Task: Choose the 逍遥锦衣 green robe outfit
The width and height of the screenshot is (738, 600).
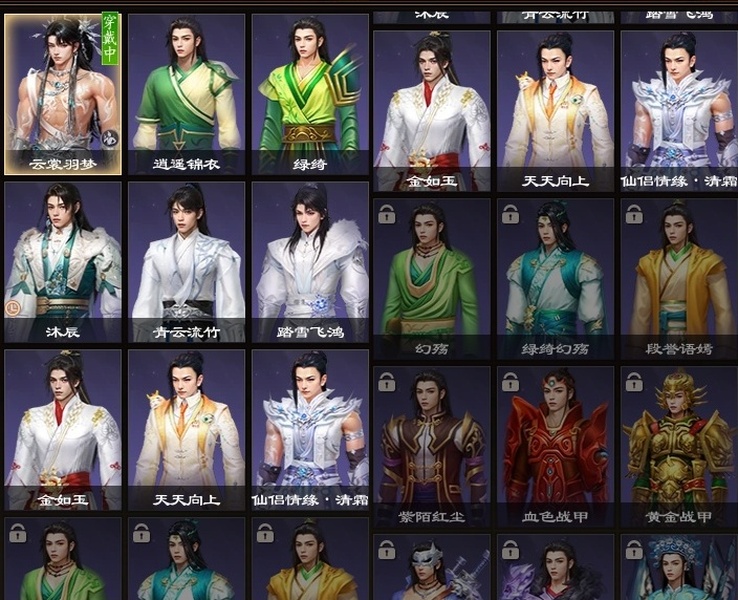Action: tap(187, 94)
